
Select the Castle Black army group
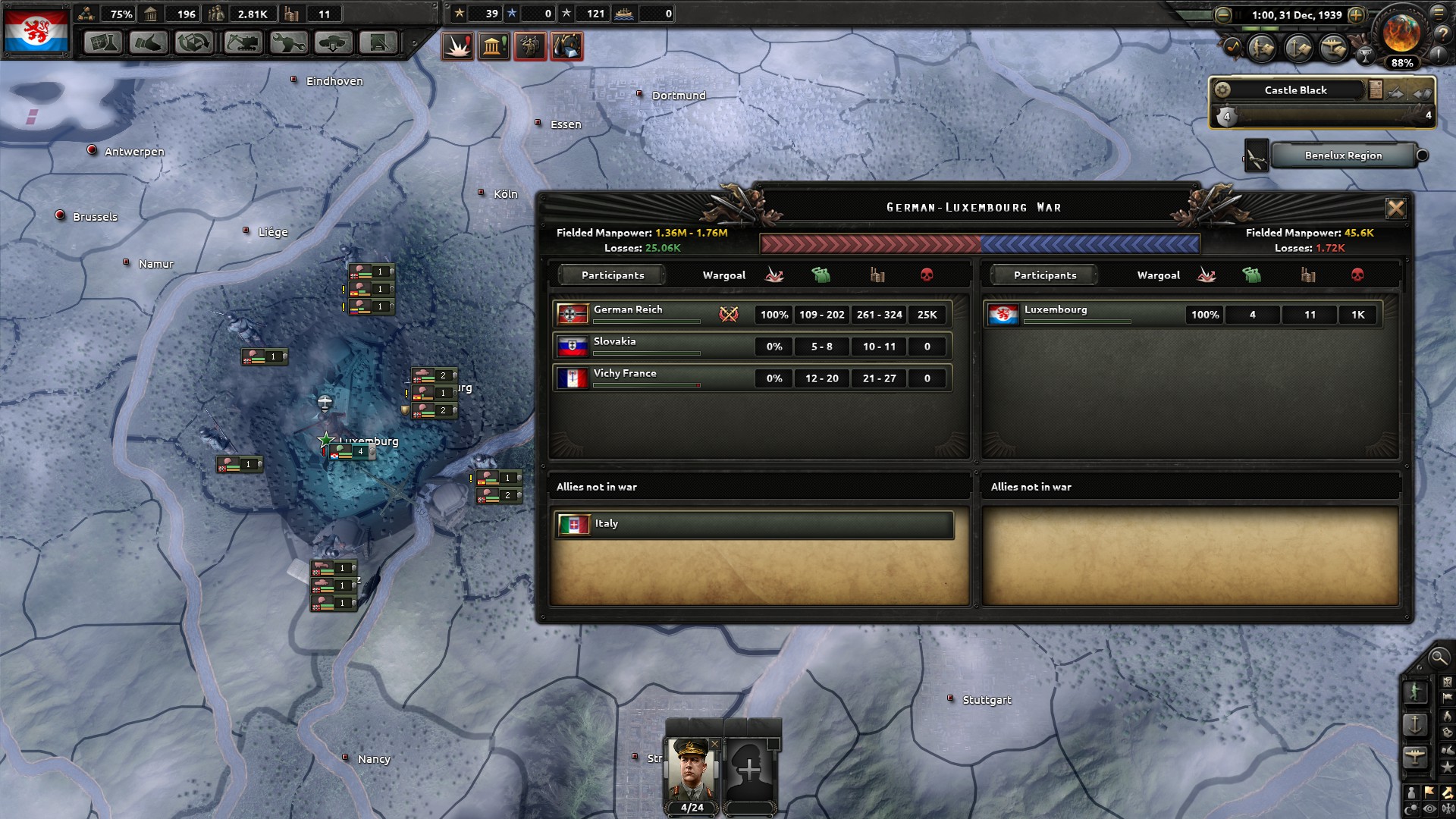point(1295,90)
